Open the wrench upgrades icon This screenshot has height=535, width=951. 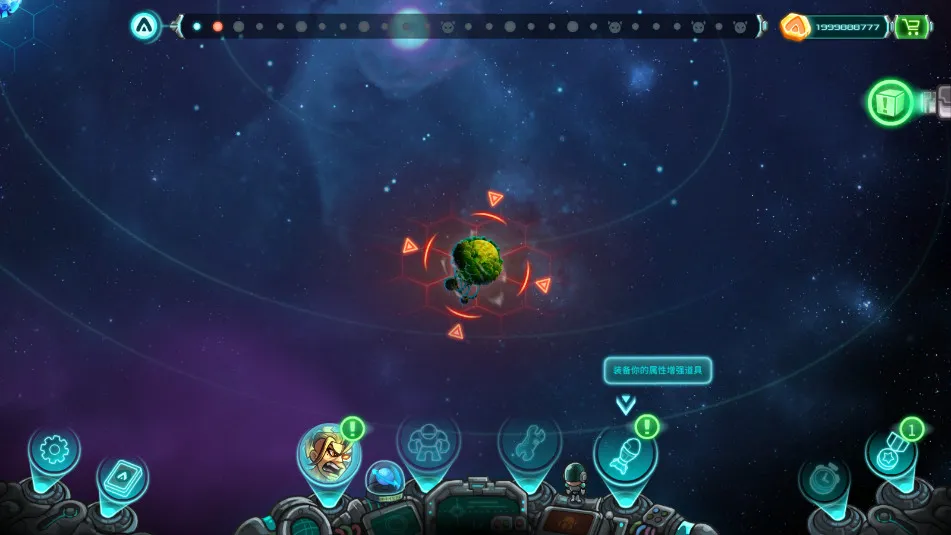tap(529, 443)
